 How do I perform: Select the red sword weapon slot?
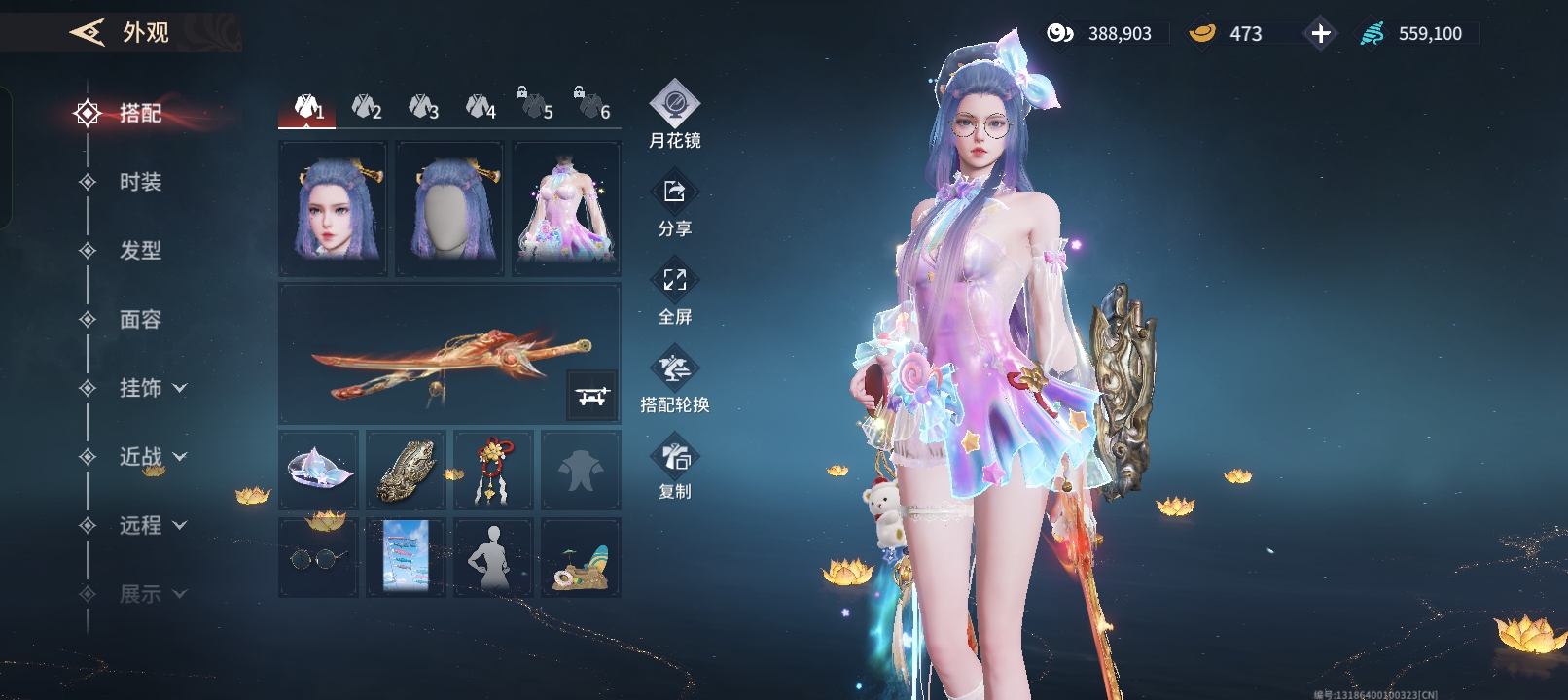coord(449,354)
